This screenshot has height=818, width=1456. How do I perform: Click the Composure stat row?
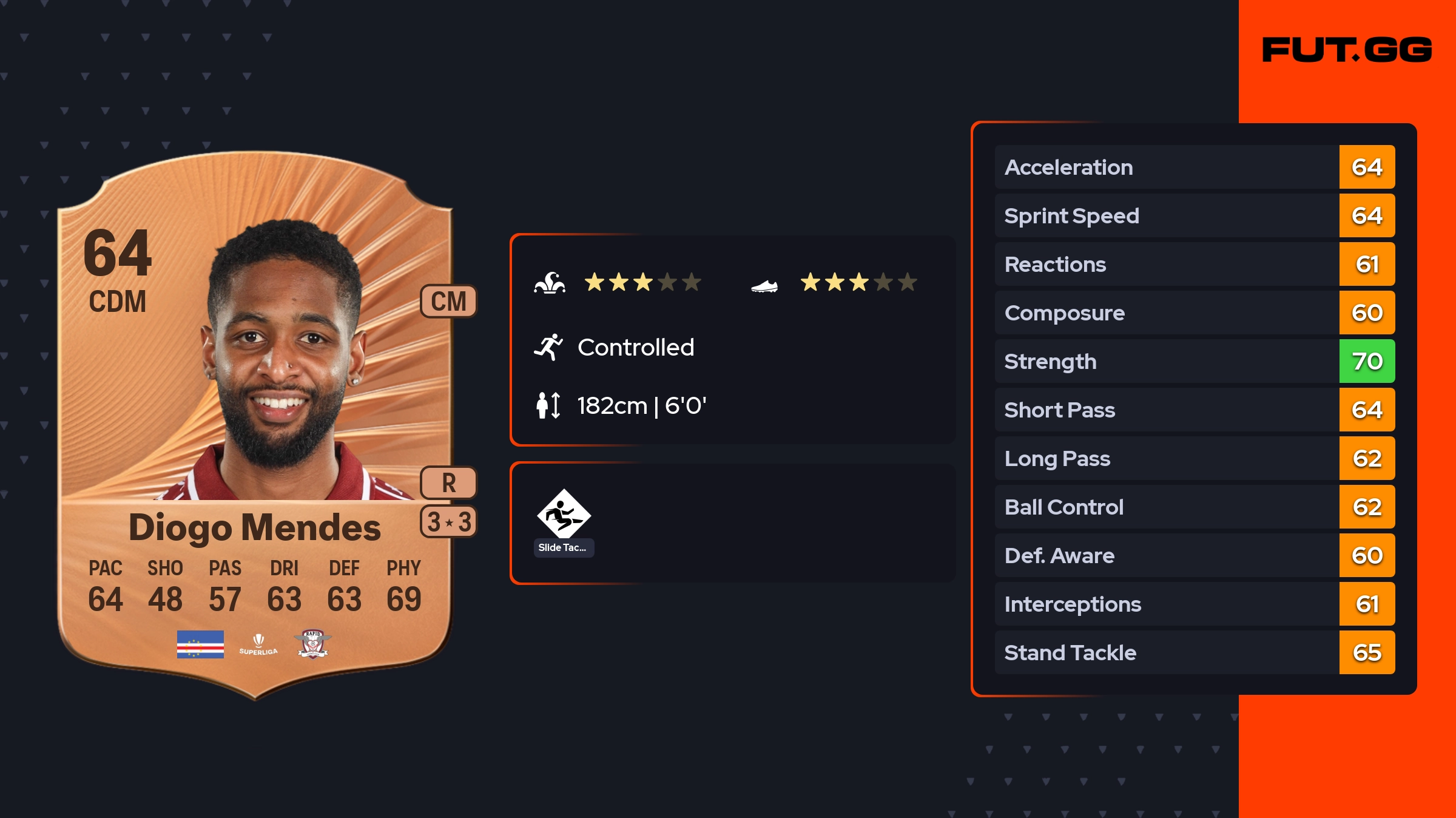[1194, 313]
